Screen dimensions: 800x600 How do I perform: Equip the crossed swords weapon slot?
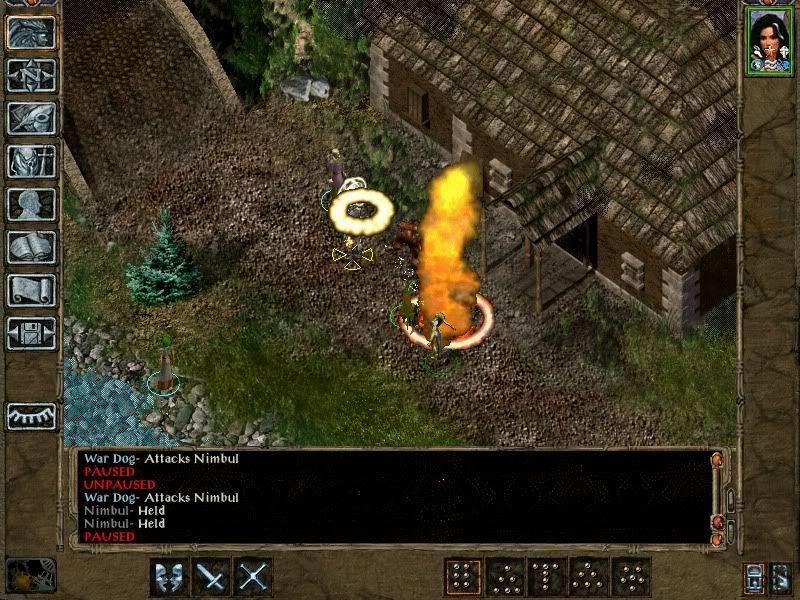point(254,577)
